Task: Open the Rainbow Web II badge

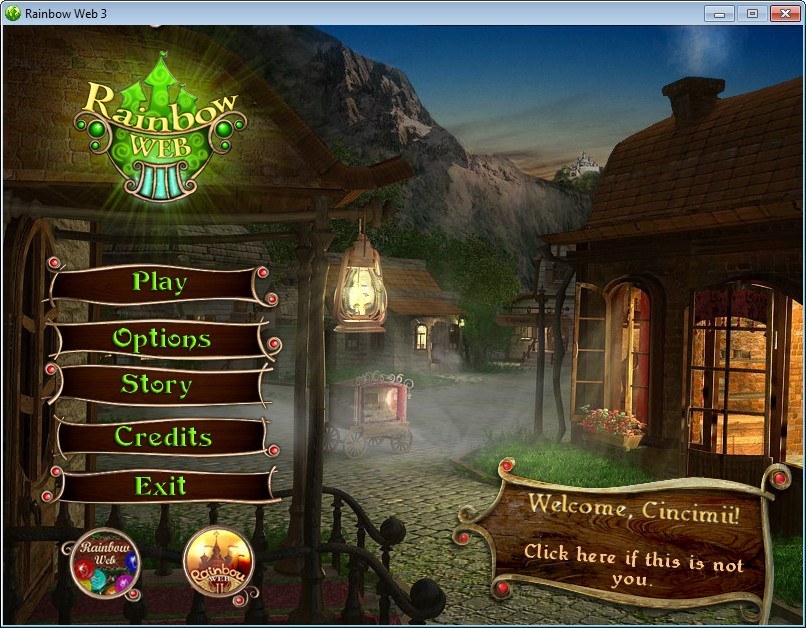Action: click(218, 562)
